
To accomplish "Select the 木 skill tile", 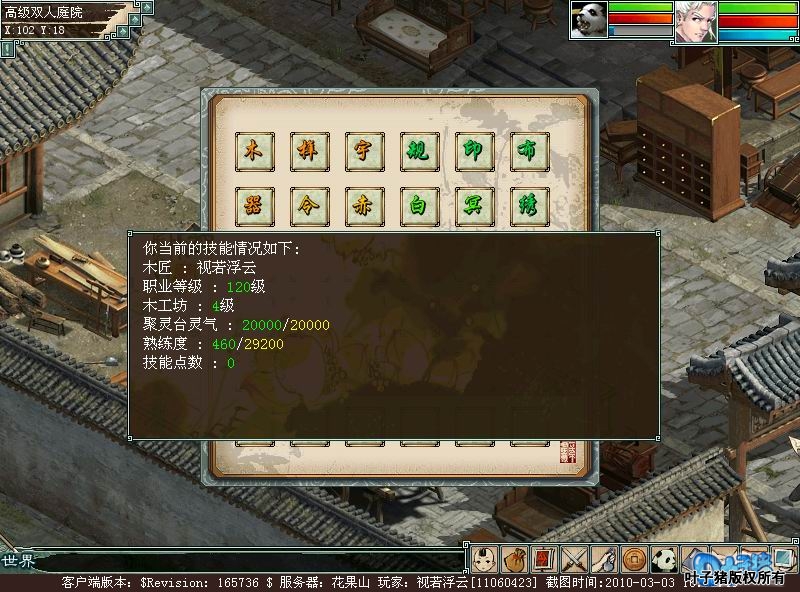I will pyautogui.click(x=253, y=150).
